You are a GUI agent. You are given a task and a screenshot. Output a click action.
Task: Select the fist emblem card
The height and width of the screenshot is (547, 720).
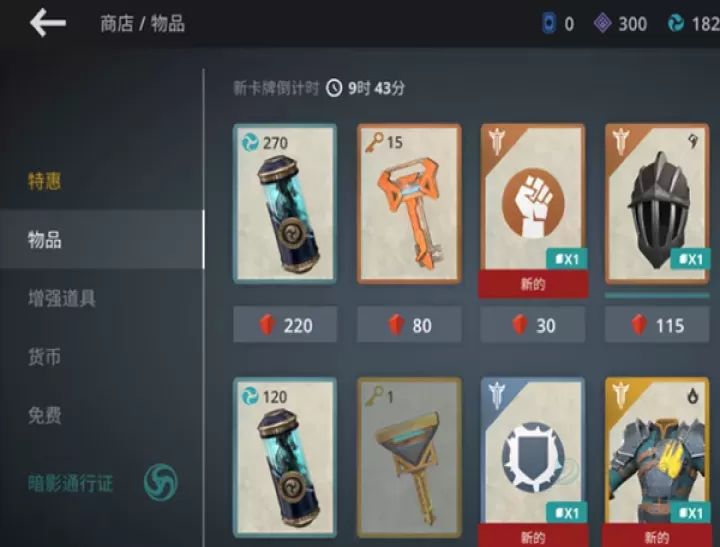point(533,203)
